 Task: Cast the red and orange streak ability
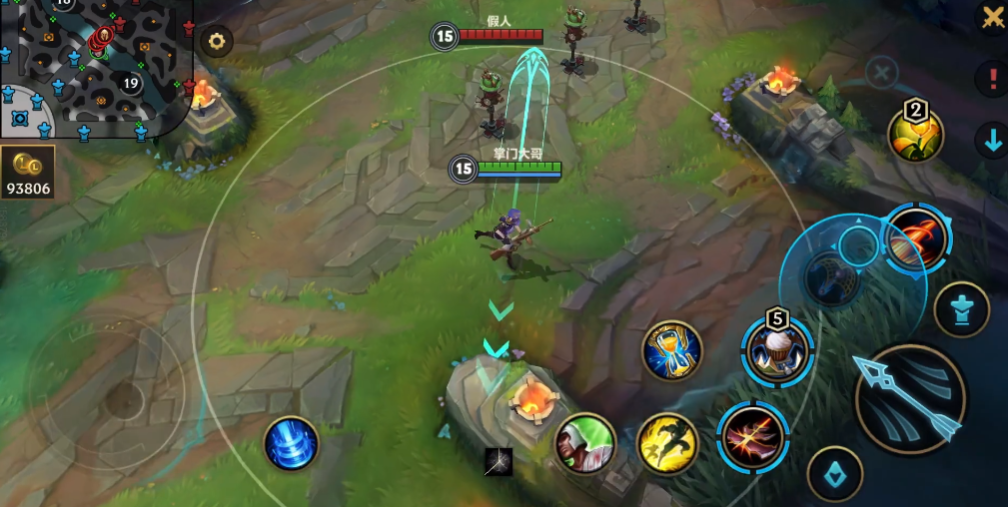pyautogui.click(x=753, y=436)
